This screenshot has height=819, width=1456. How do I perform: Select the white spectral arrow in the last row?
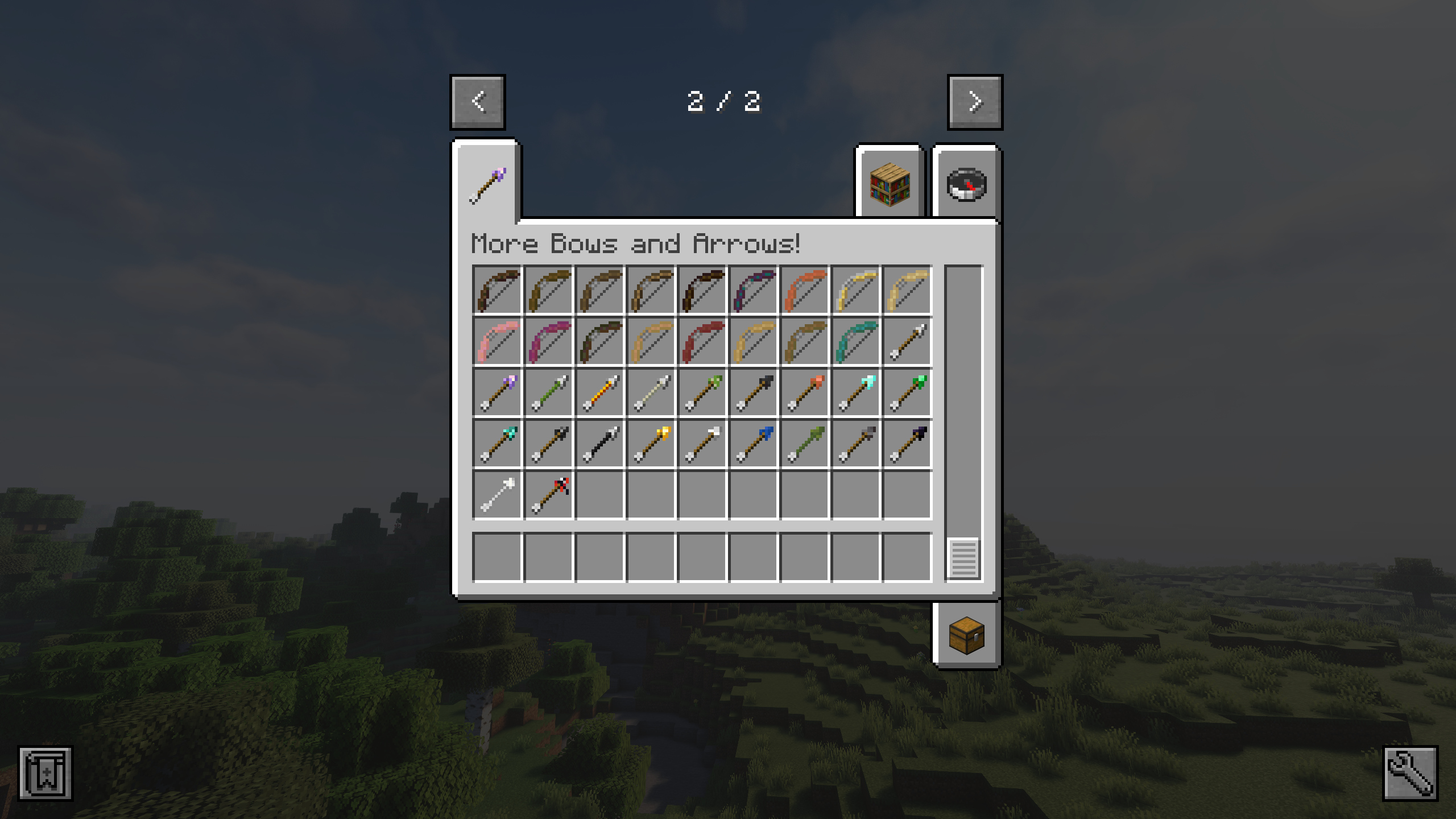(498, 494)
